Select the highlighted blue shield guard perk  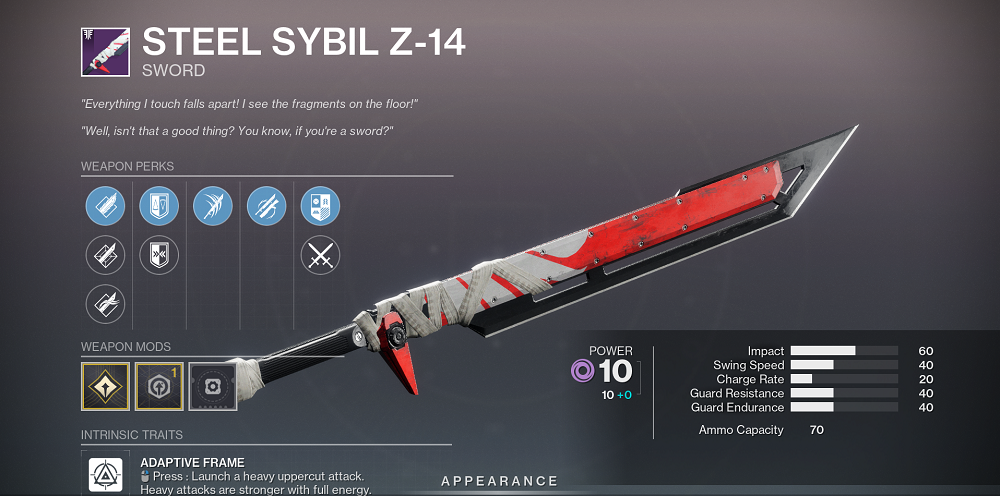(159, 207)
